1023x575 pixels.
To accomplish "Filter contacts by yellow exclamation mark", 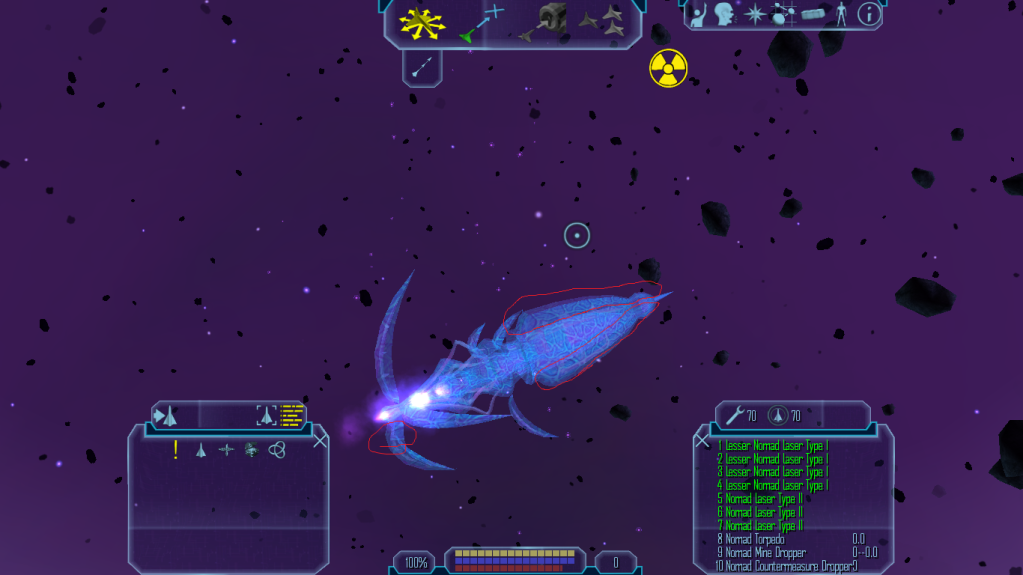I will coord(176,450).
